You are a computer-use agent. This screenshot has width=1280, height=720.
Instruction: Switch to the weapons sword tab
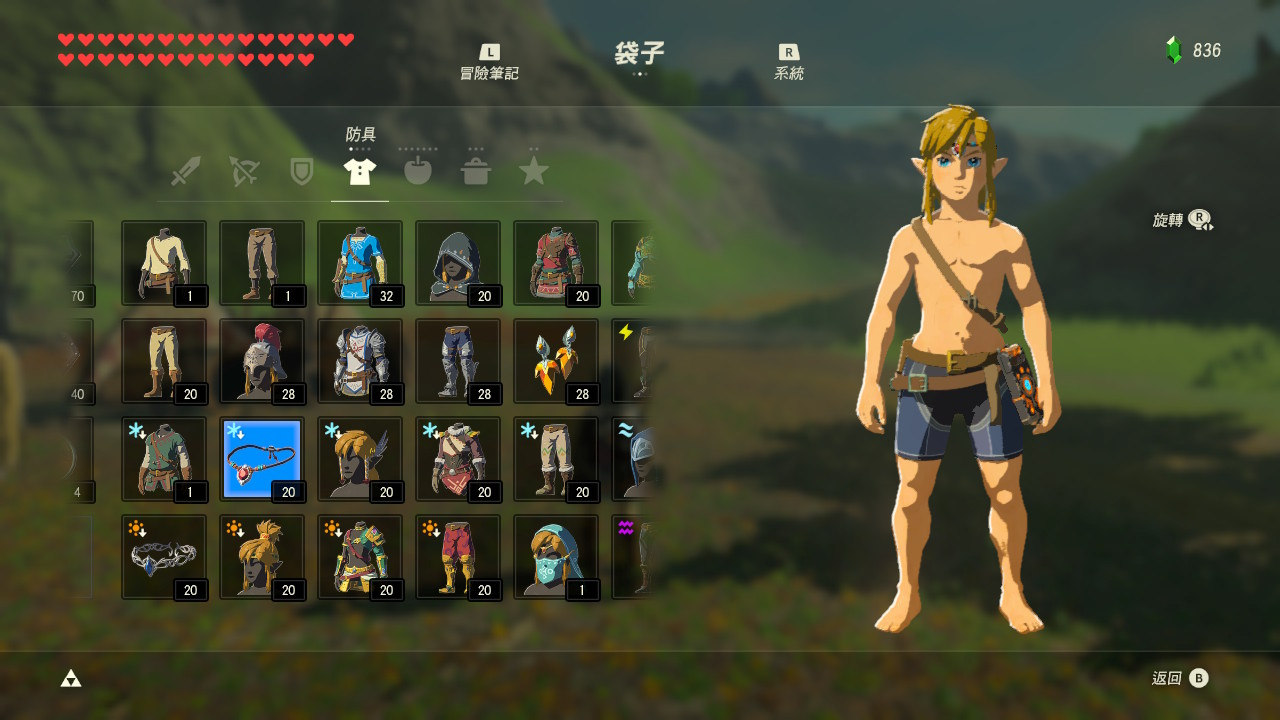coord(185,171)
